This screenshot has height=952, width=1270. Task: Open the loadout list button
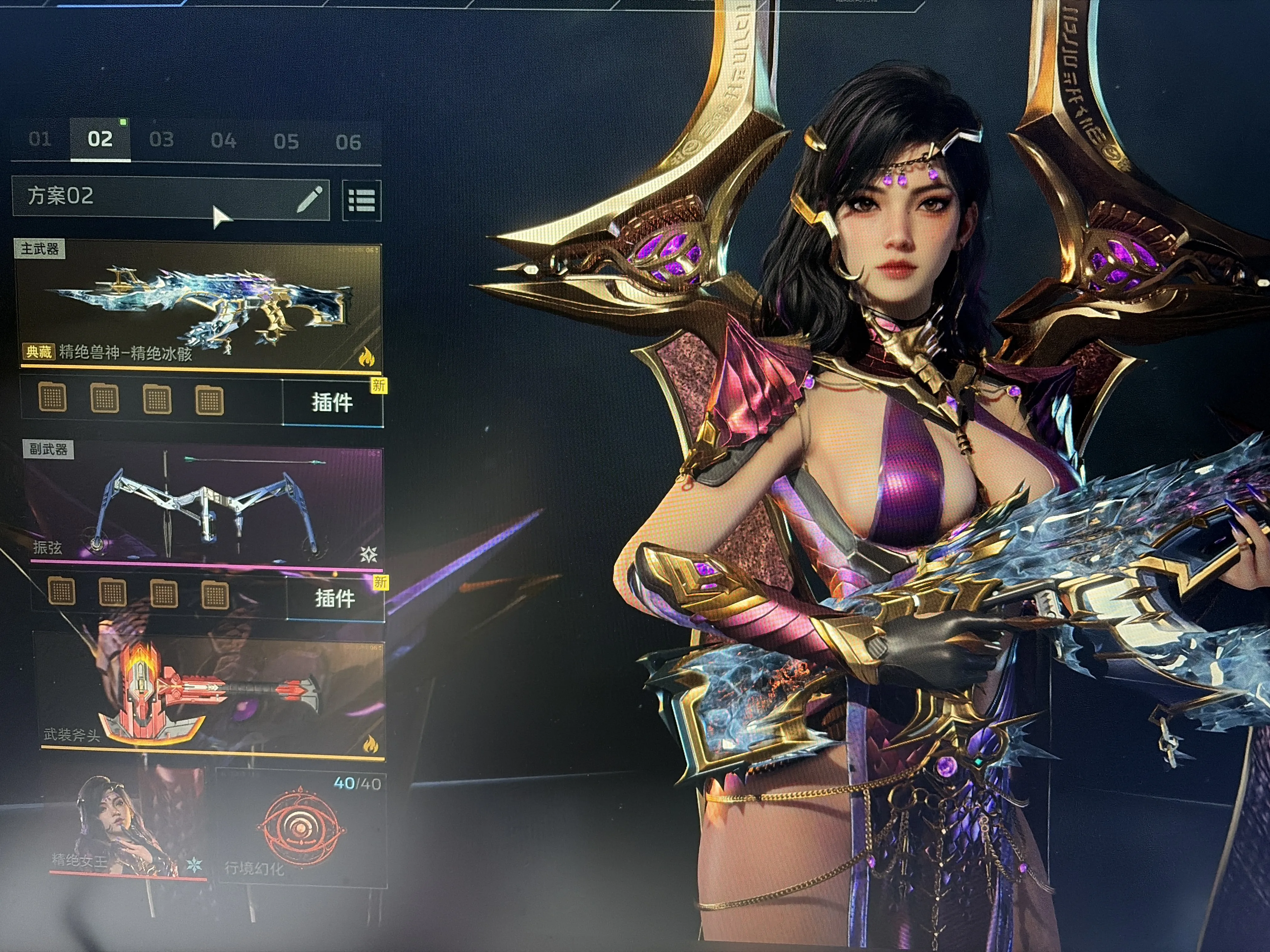pyautogui.click(x=362, y=201)
